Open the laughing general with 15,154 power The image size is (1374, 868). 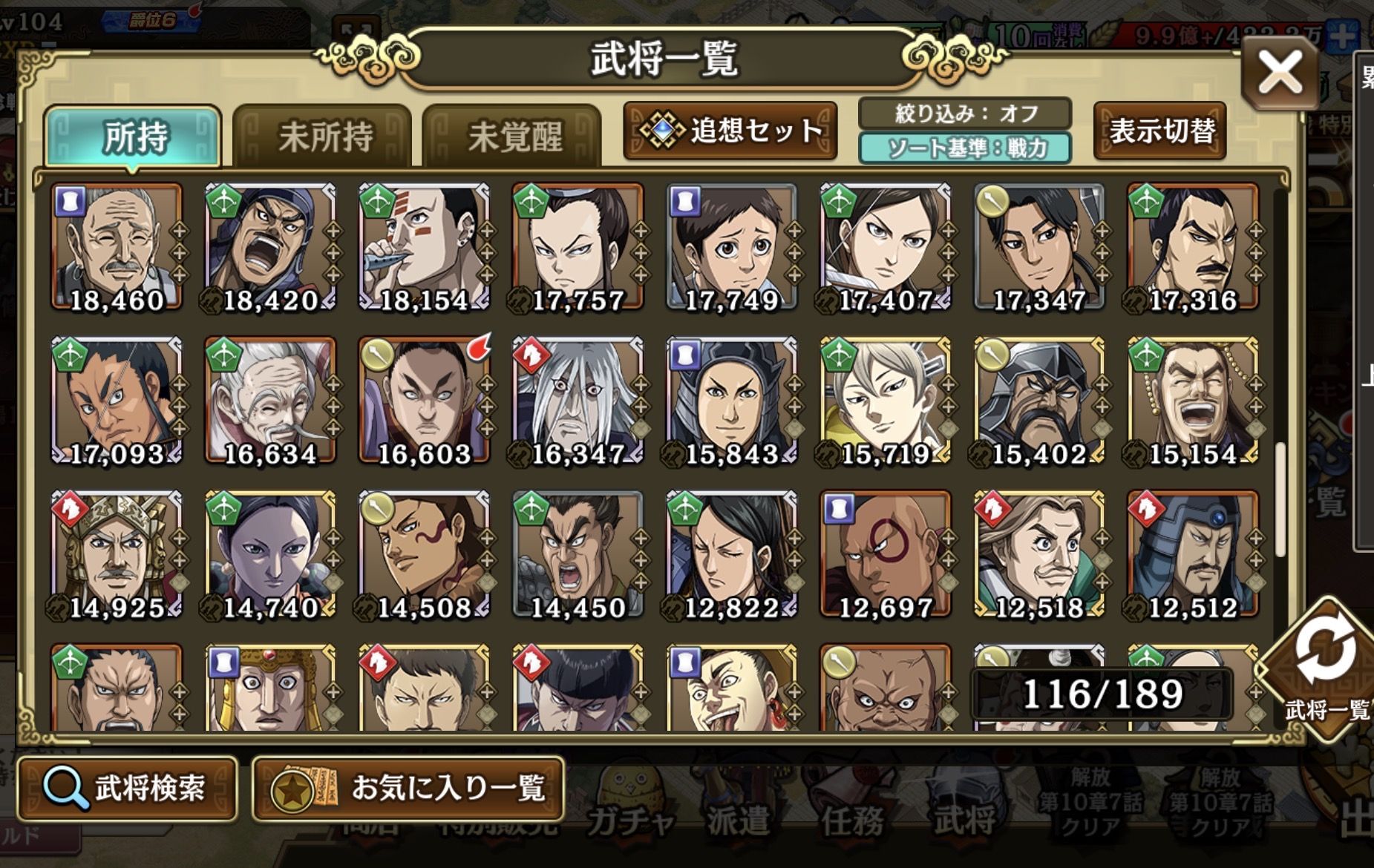[x=1194, y=401]
